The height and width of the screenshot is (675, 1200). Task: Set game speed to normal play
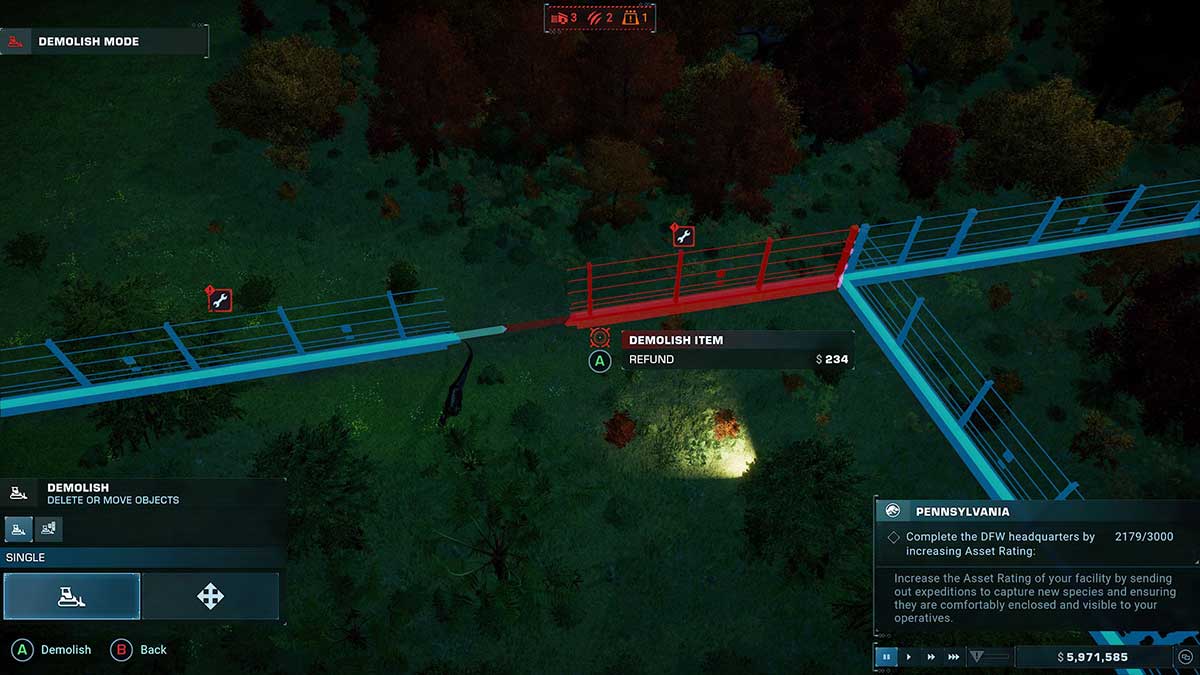909,657
